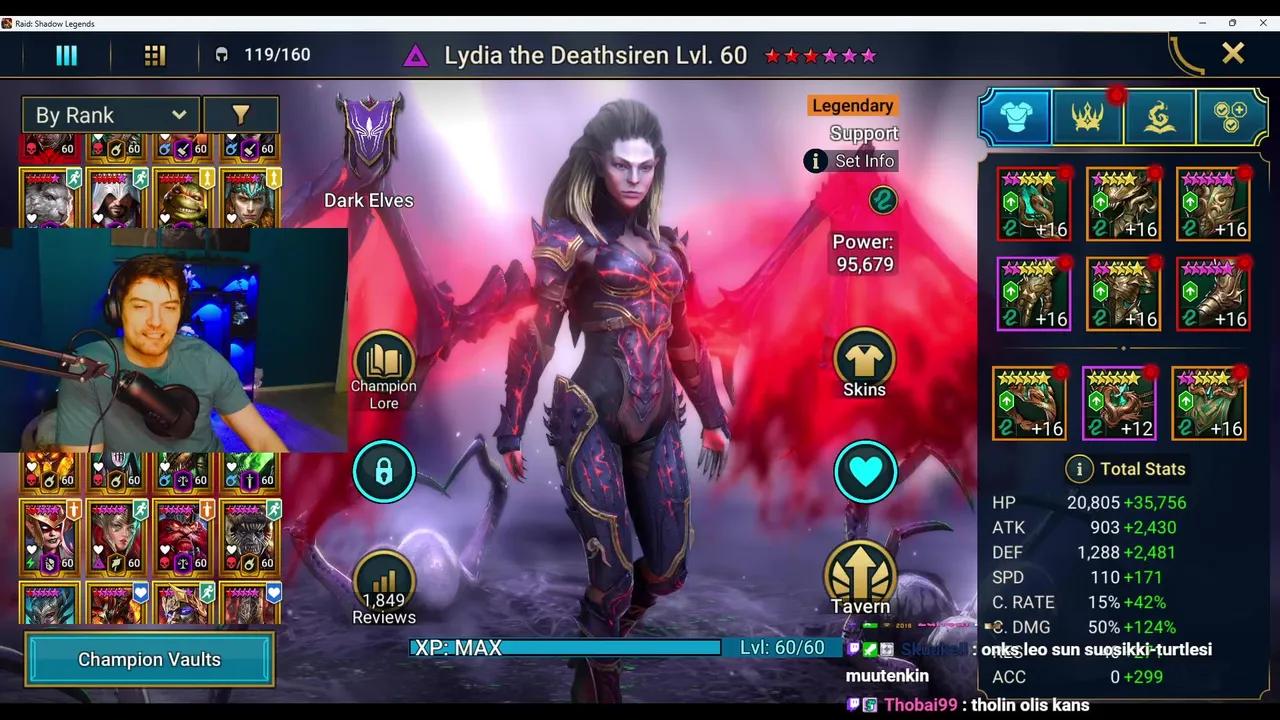Click the green blessing icon above Power
The height and width of the screenshot is (720, 1280).
880,201
